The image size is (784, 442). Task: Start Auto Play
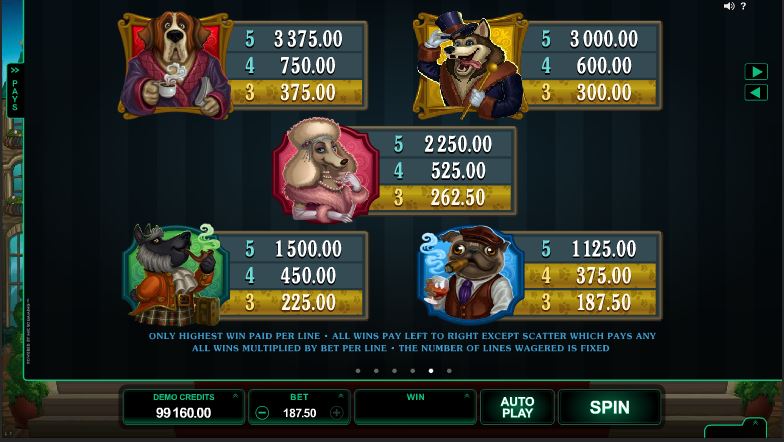coord(517,407)
